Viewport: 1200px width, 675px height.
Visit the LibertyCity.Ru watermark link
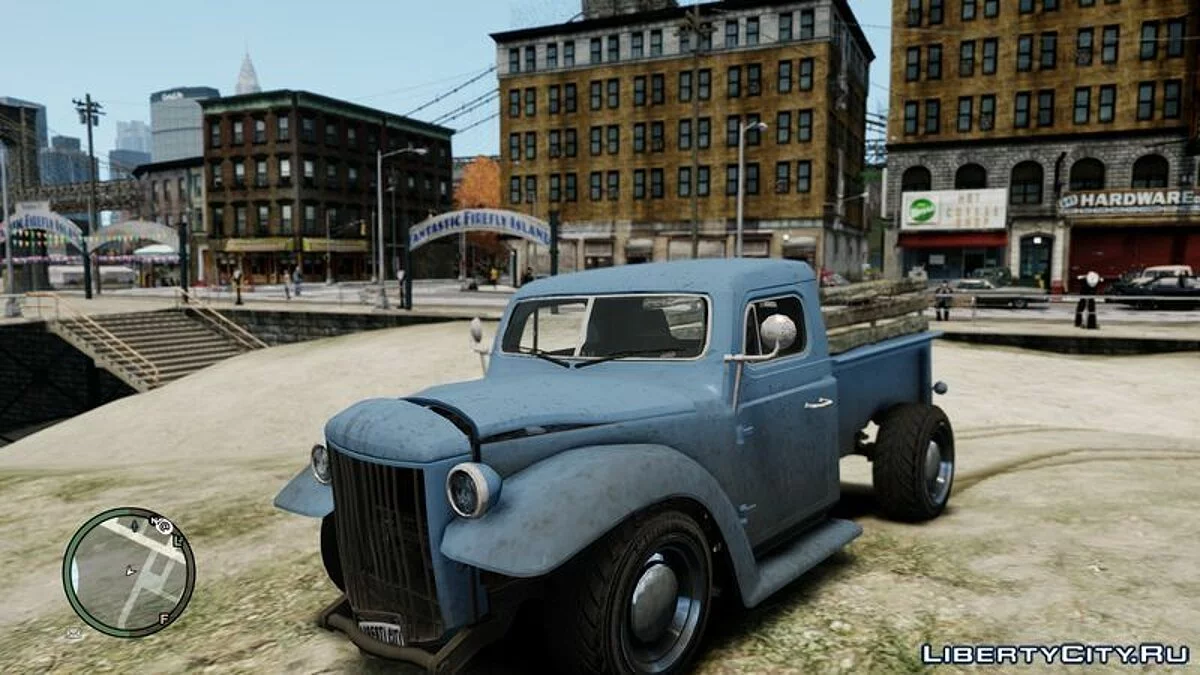(1055, 654)
